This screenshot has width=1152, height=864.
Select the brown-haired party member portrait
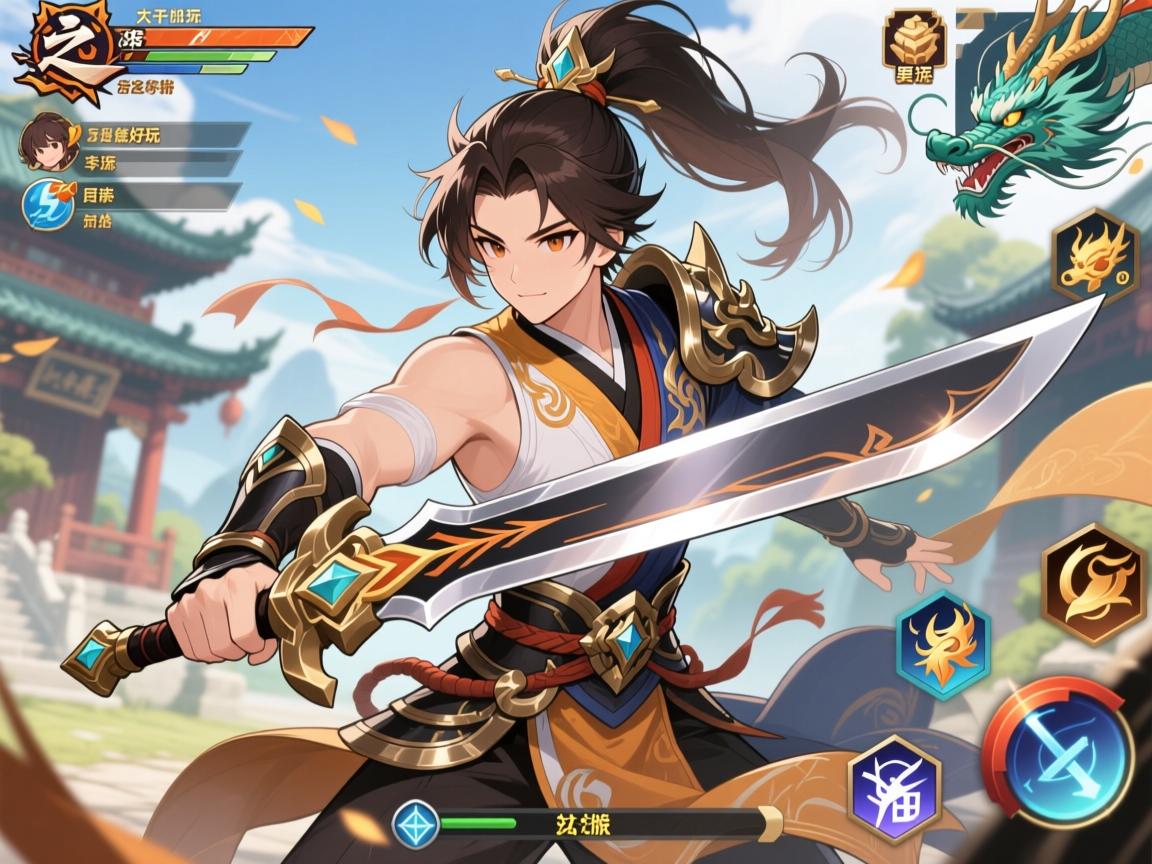click(x=43, y=139)
